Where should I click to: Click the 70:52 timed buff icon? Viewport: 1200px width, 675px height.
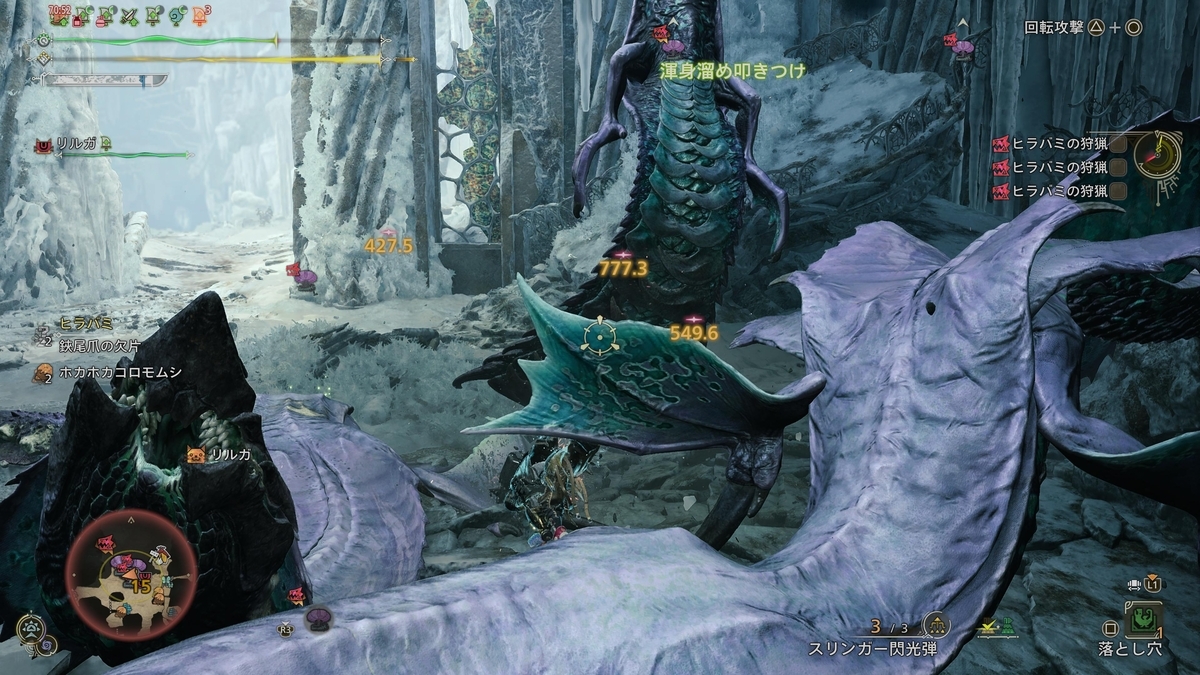(x=58, y=16)
